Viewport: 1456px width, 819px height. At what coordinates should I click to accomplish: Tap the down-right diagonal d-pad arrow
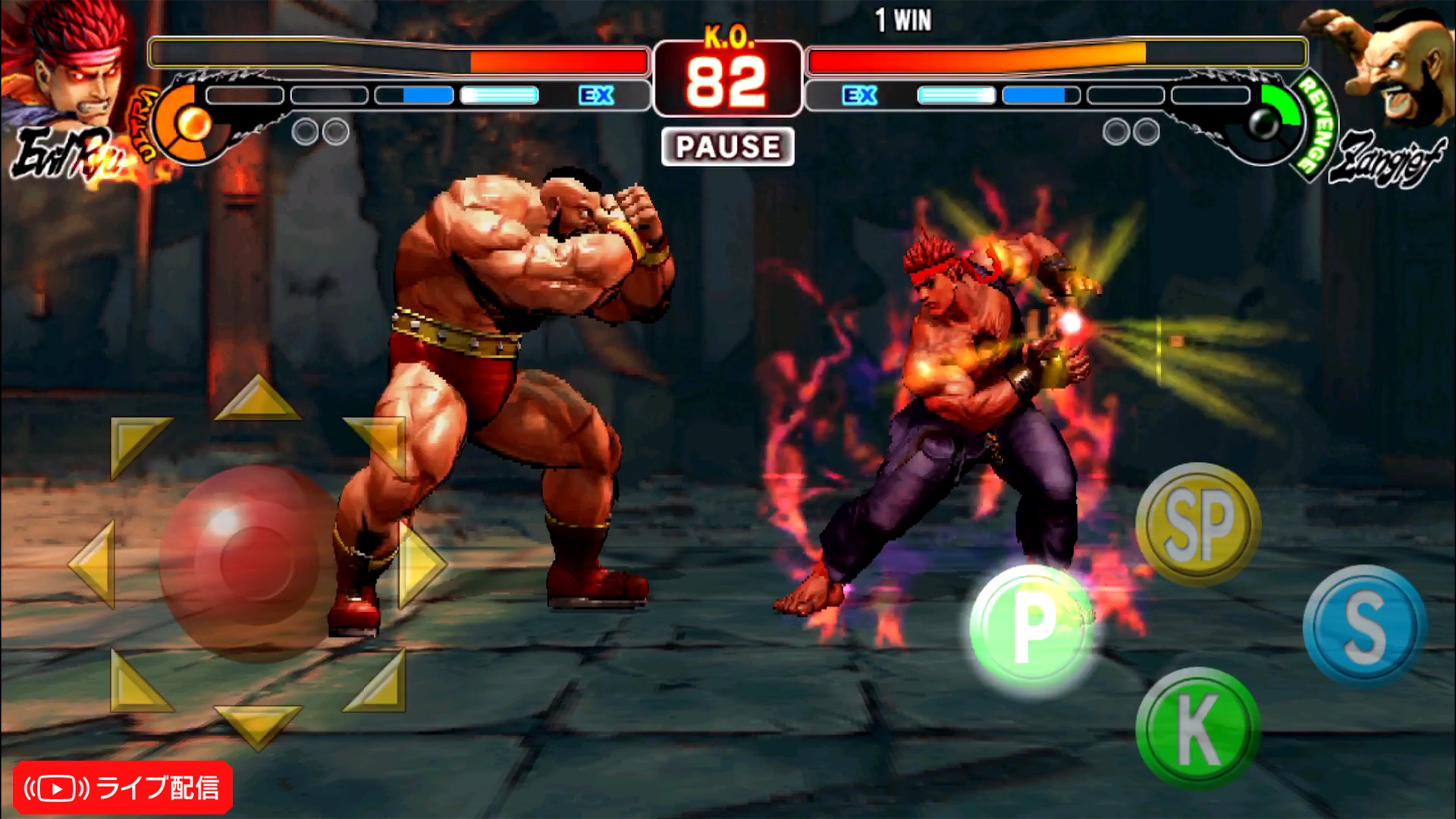click(x=379, y=684)
